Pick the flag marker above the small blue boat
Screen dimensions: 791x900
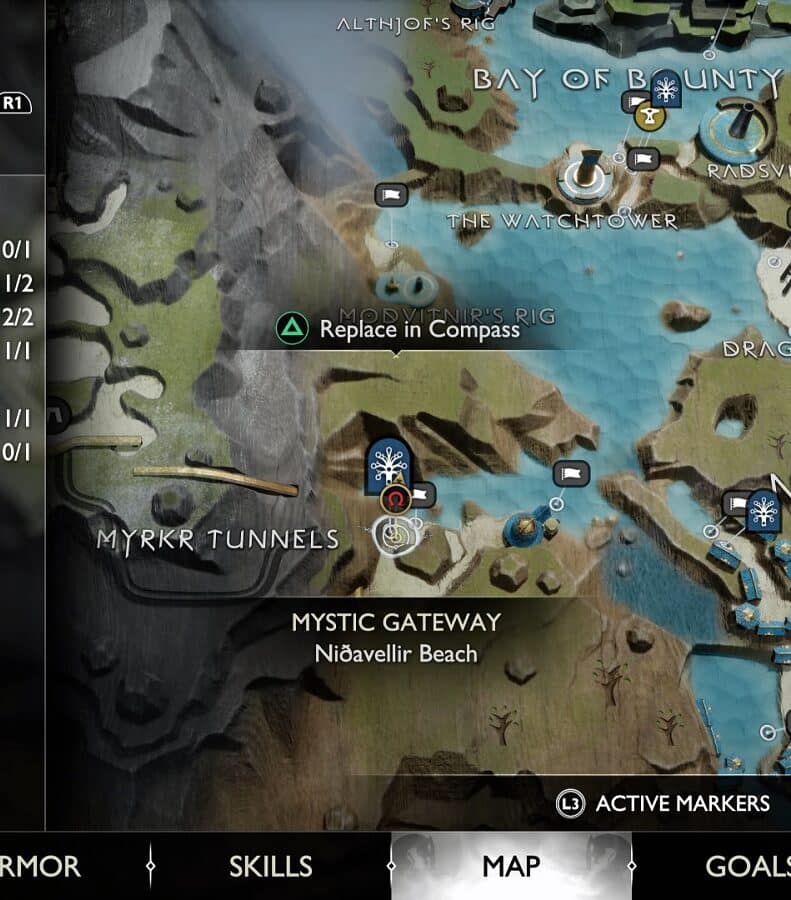pos(571,473)
